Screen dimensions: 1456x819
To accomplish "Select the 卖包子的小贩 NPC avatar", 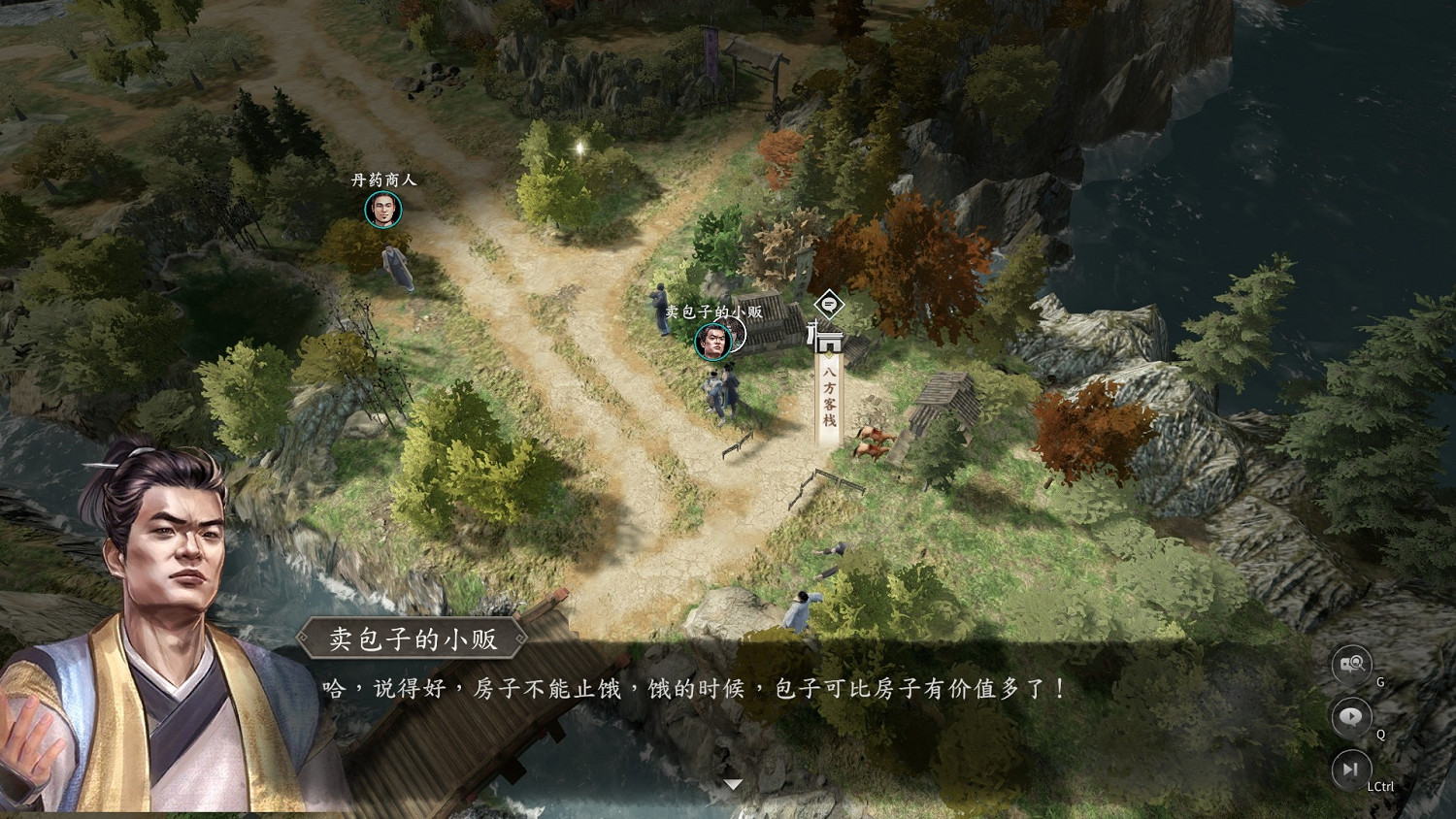I will [712, 342].
